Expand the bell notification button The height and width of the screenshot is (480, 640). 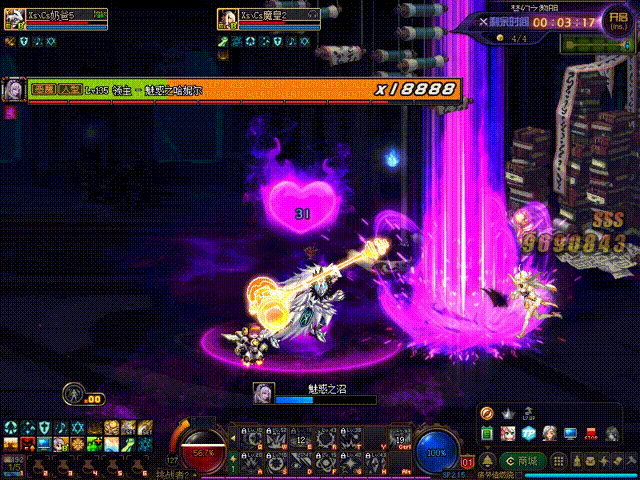[486, 461]
